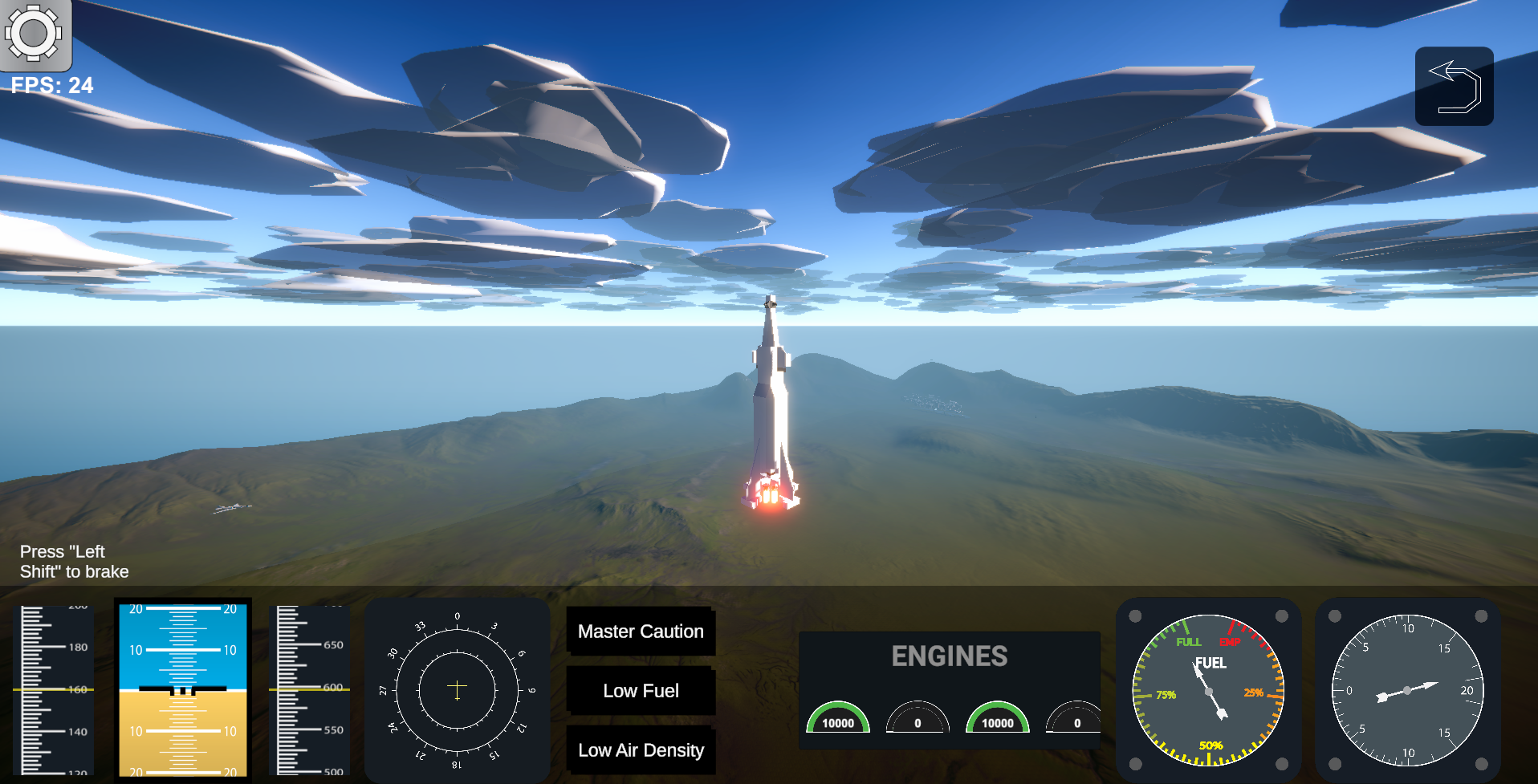Toggle the Master Caution warning

click(x=641, y=632)
